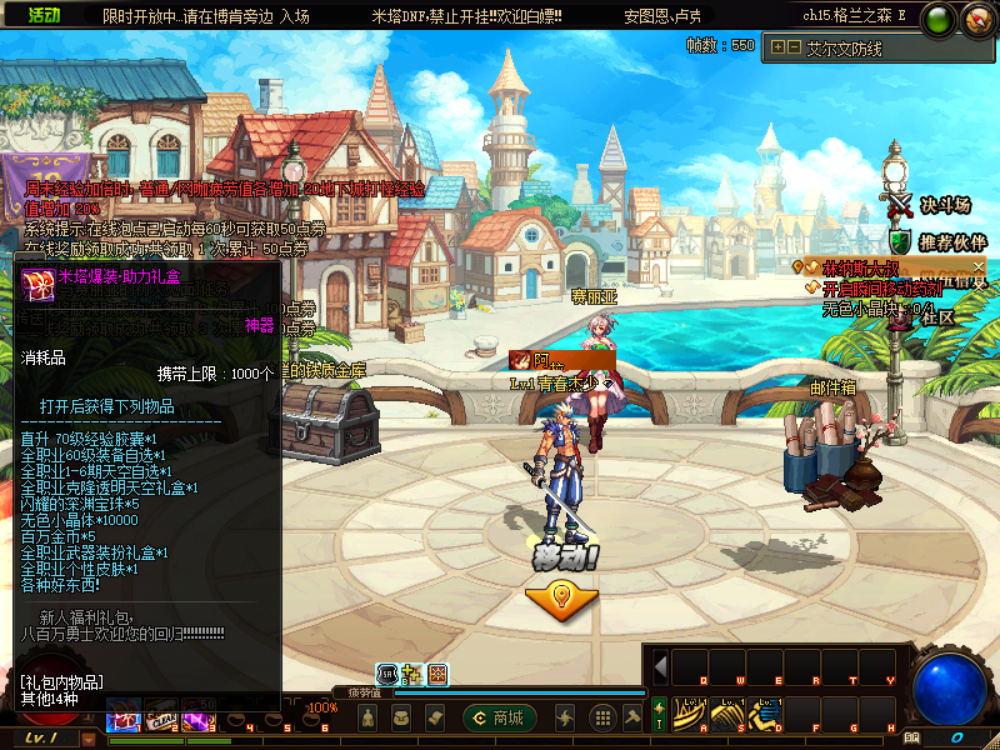Close the 林纳斯大叔 quest tracker row
The image size is (1000, 750).
tap(978, 266)
